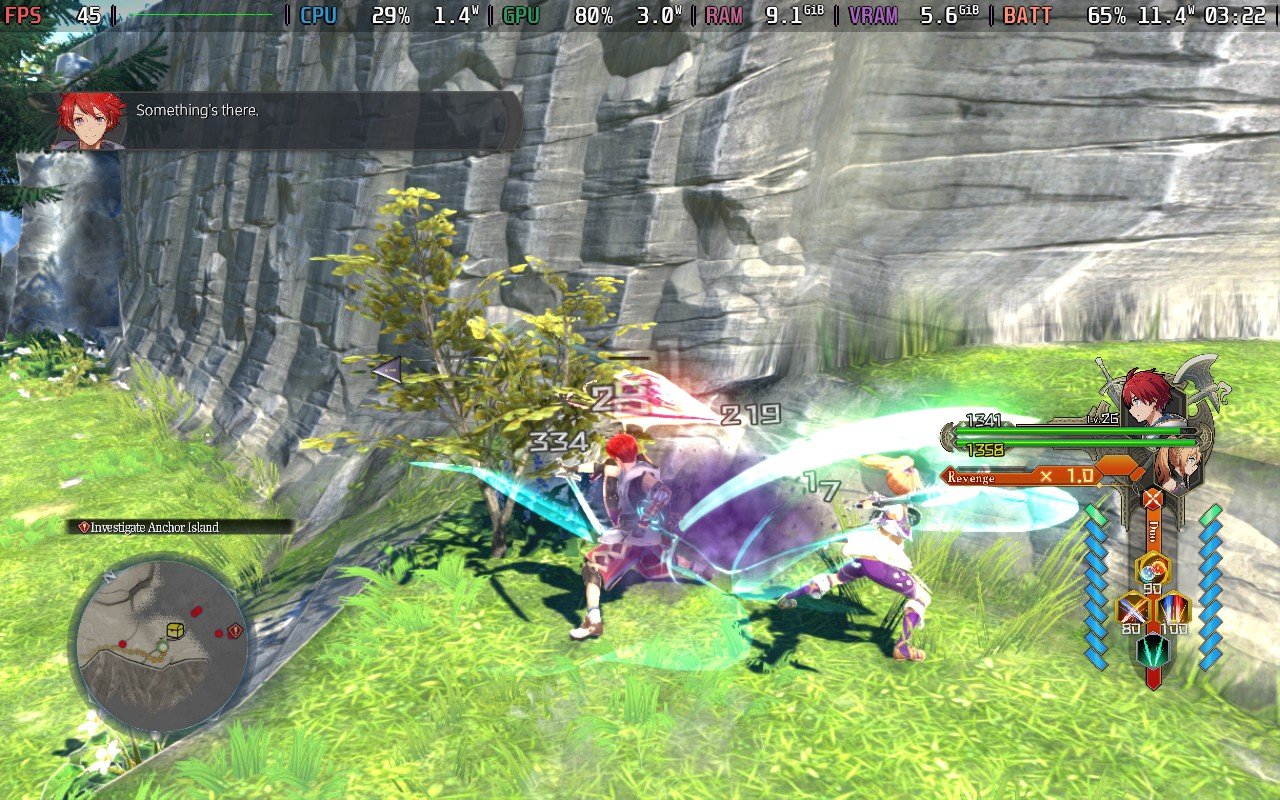Activate the crossed blades skill costing 80 SP
This screenshot has height=800, width=1280.
point(1135,607)
